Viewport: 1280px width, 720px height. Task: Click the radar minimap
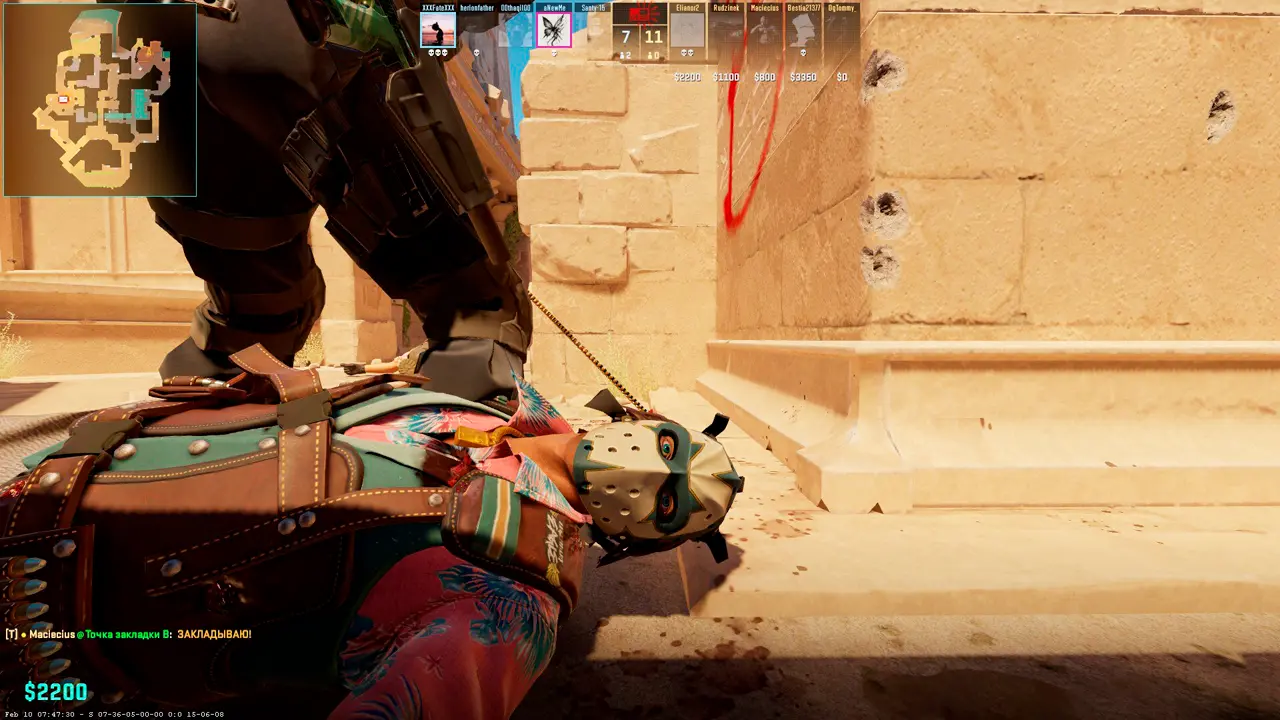(100, 99)
